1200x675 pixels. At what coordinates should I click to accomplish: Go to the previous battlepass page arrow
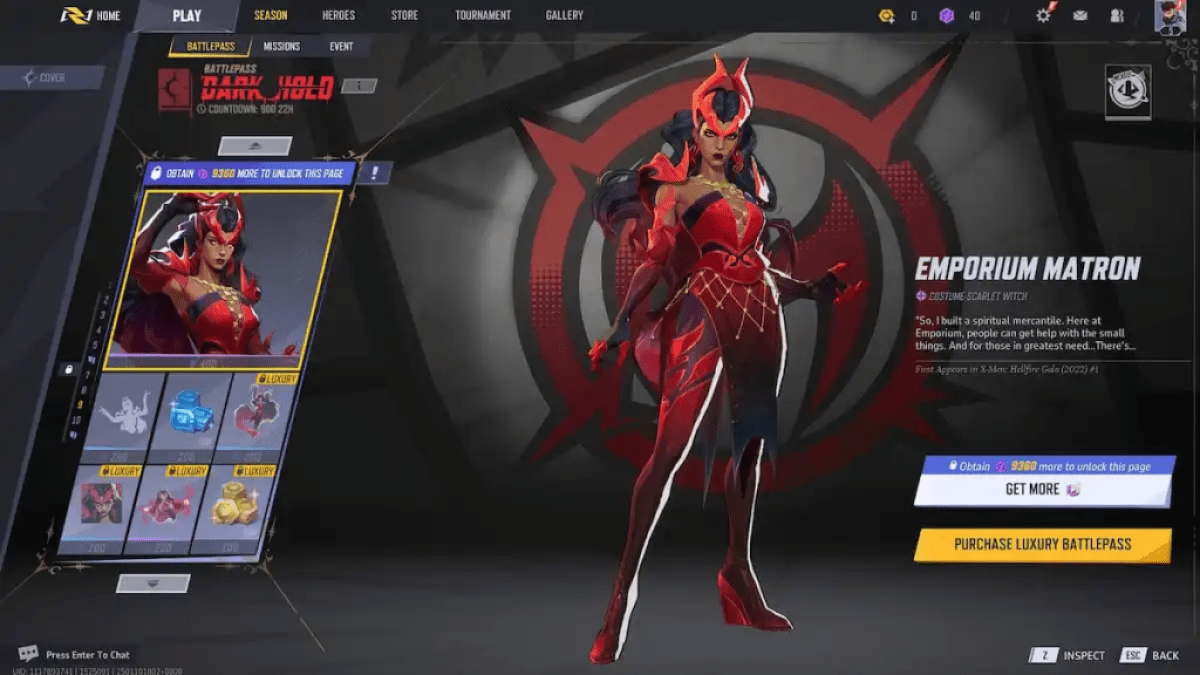coord(255,146)
